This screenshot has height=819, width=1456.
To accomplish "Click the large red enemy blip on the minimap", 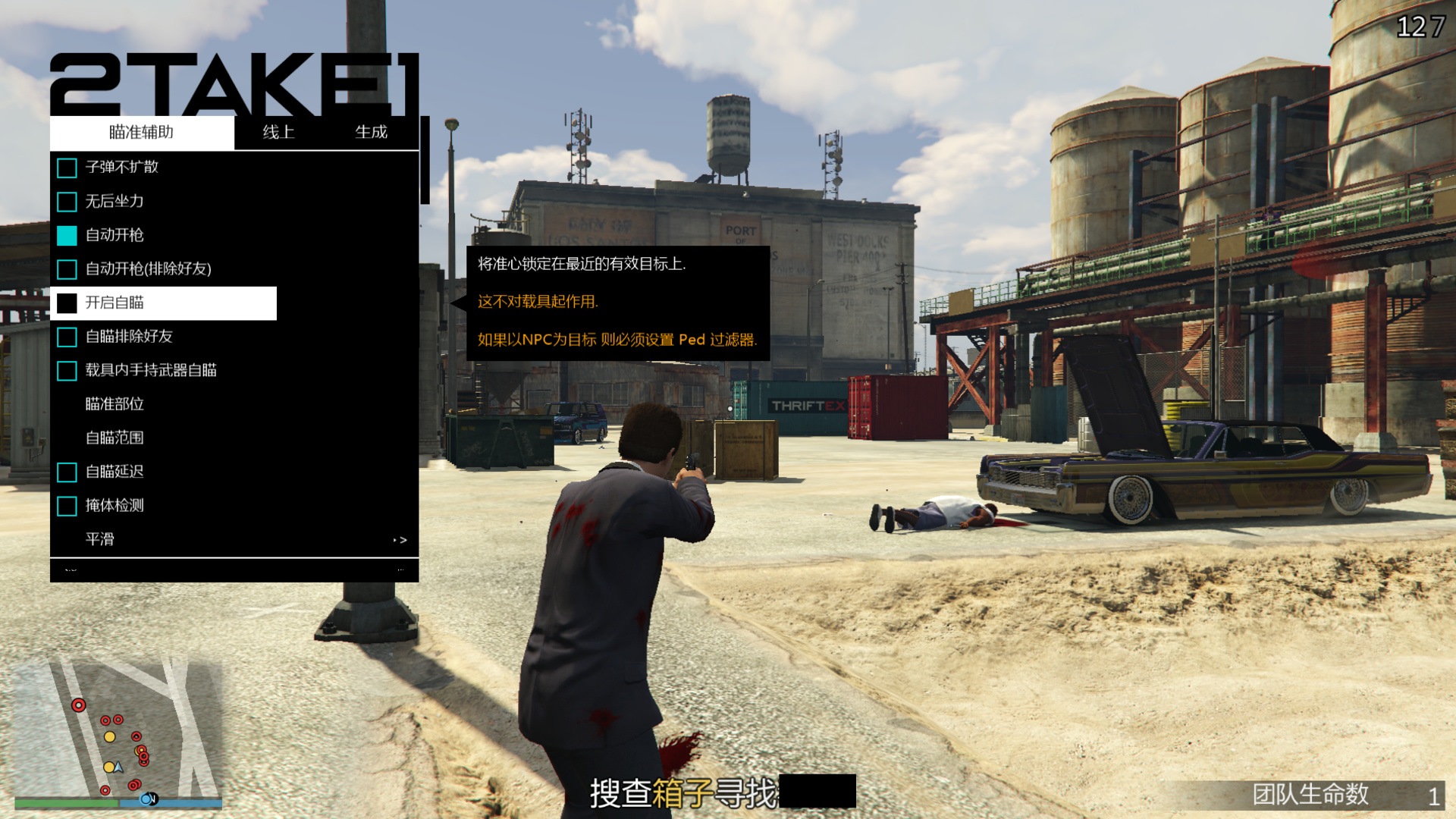I will (79, 705).
